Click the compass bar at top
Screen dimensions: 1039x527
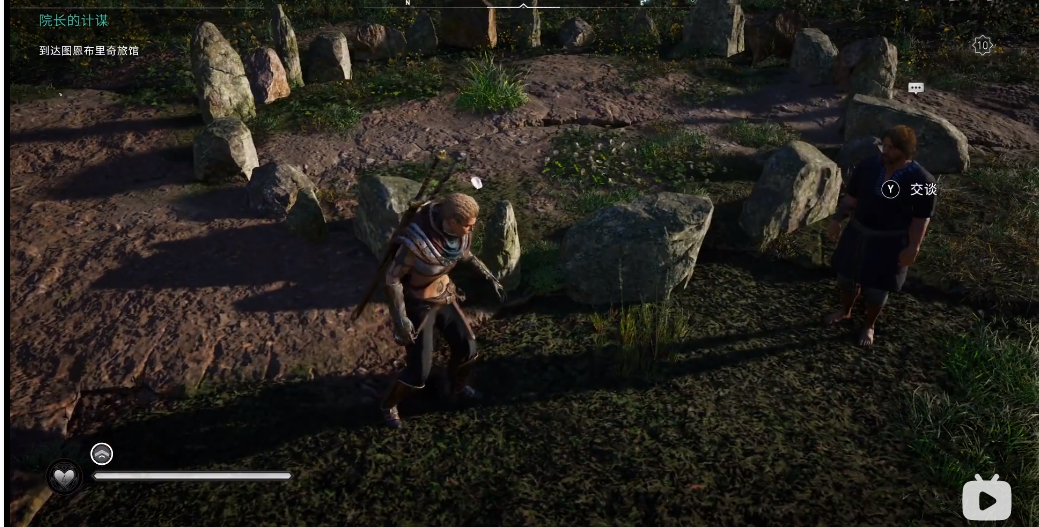pyautogui.click(x=523, y=4)
